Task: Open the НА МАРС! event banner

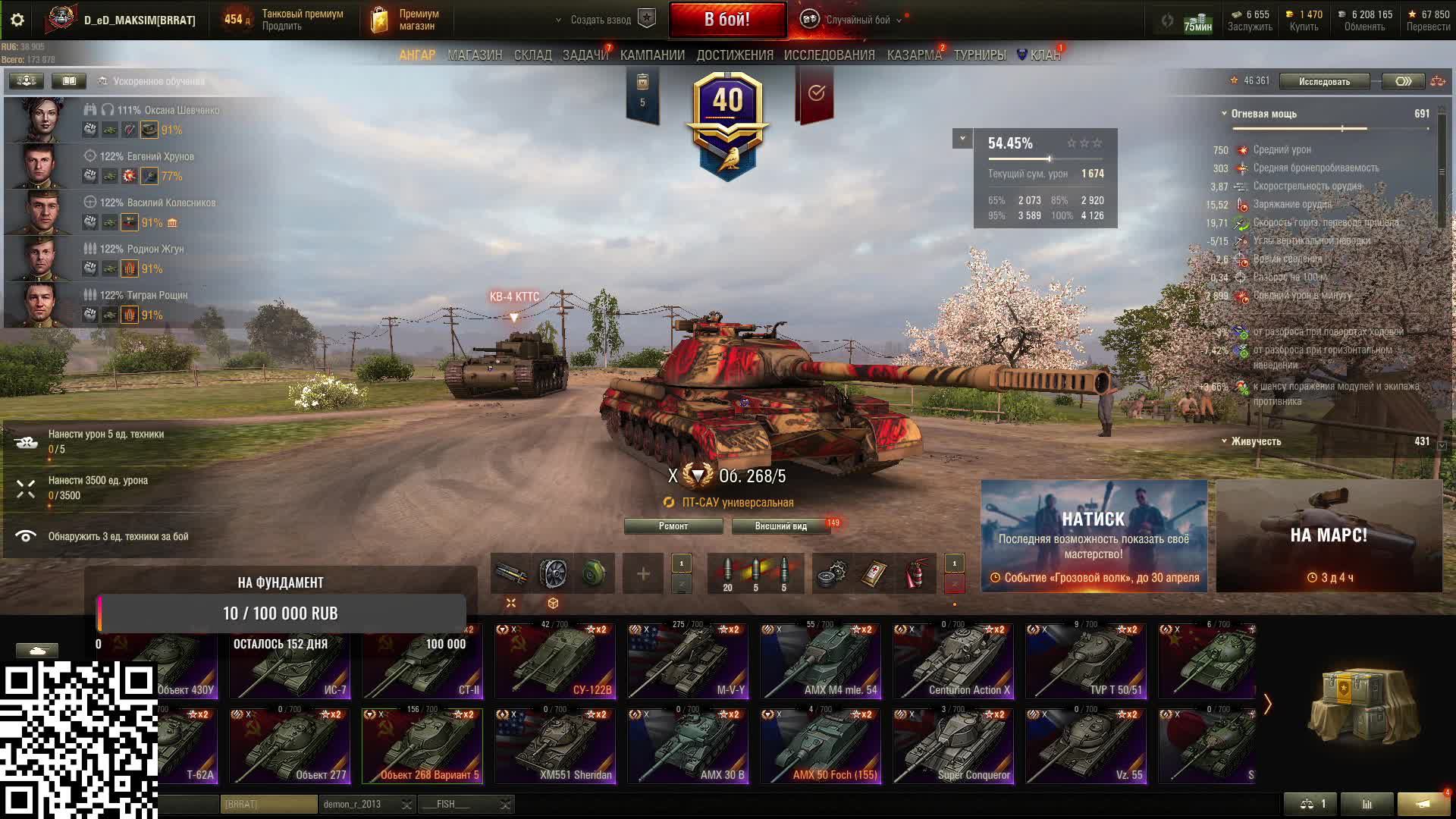Action: [1329, 536]
